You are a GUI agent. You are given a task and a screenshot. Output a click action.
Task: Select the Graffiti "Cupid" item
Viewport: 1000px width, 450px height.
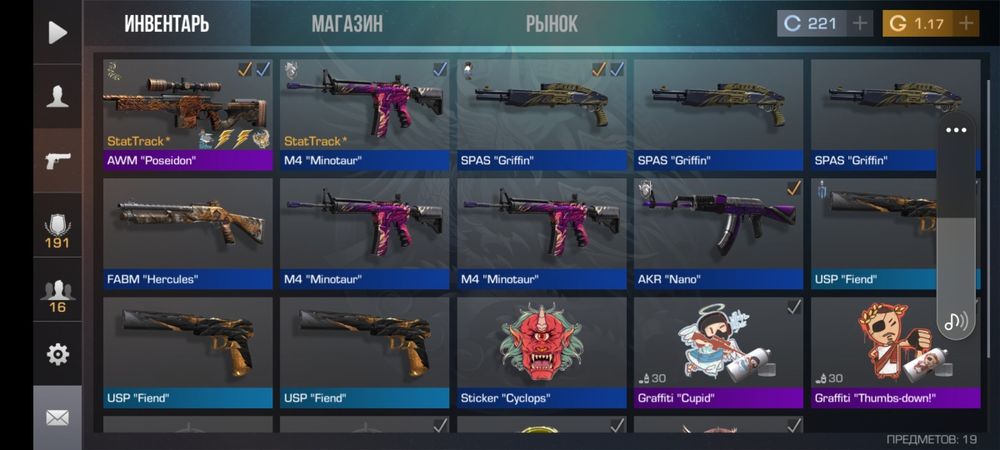[x=718, y=351]
